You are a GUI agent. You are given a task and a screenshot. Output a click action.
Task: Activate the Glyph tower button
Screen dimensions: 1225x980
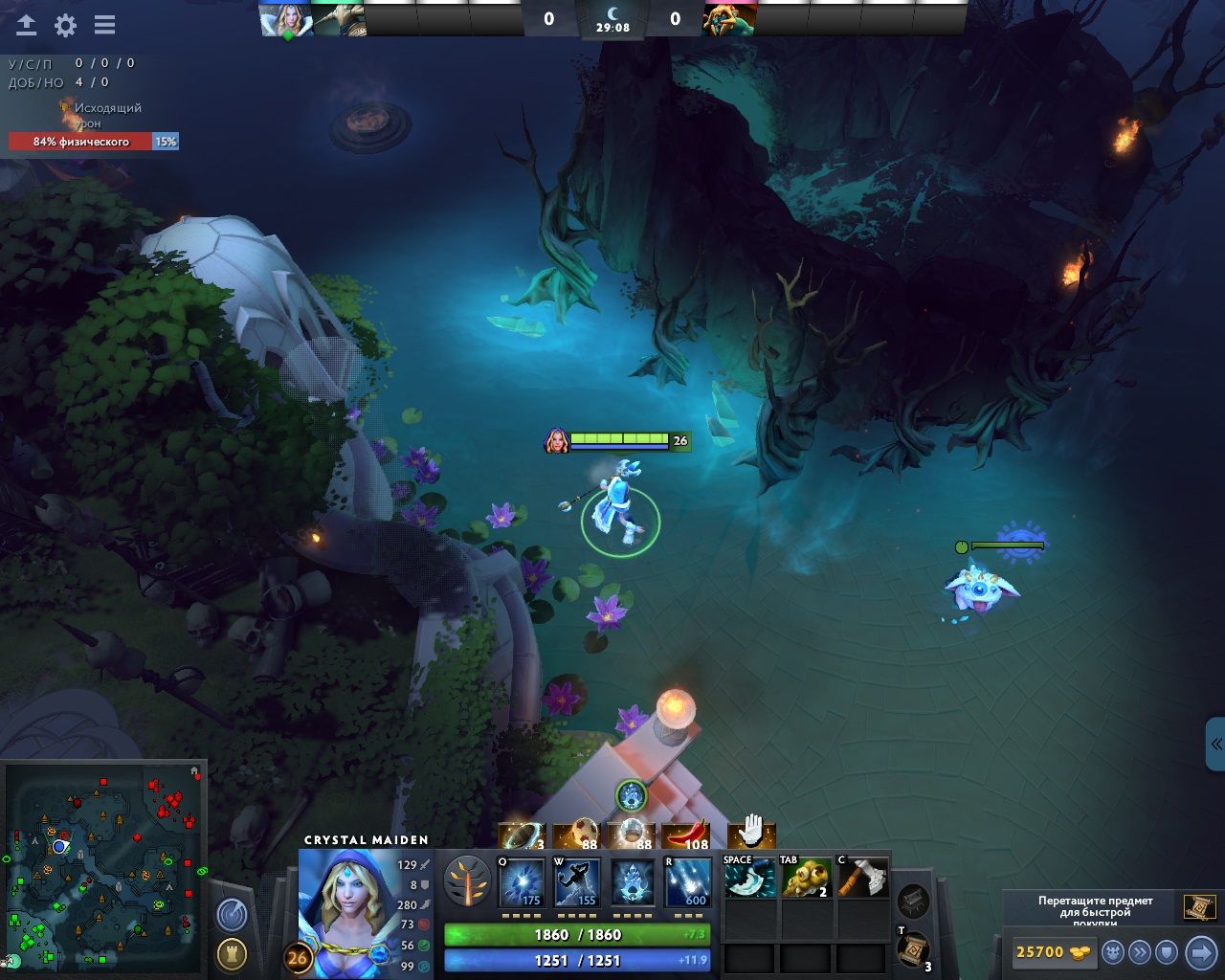click(x=232, y=953)
